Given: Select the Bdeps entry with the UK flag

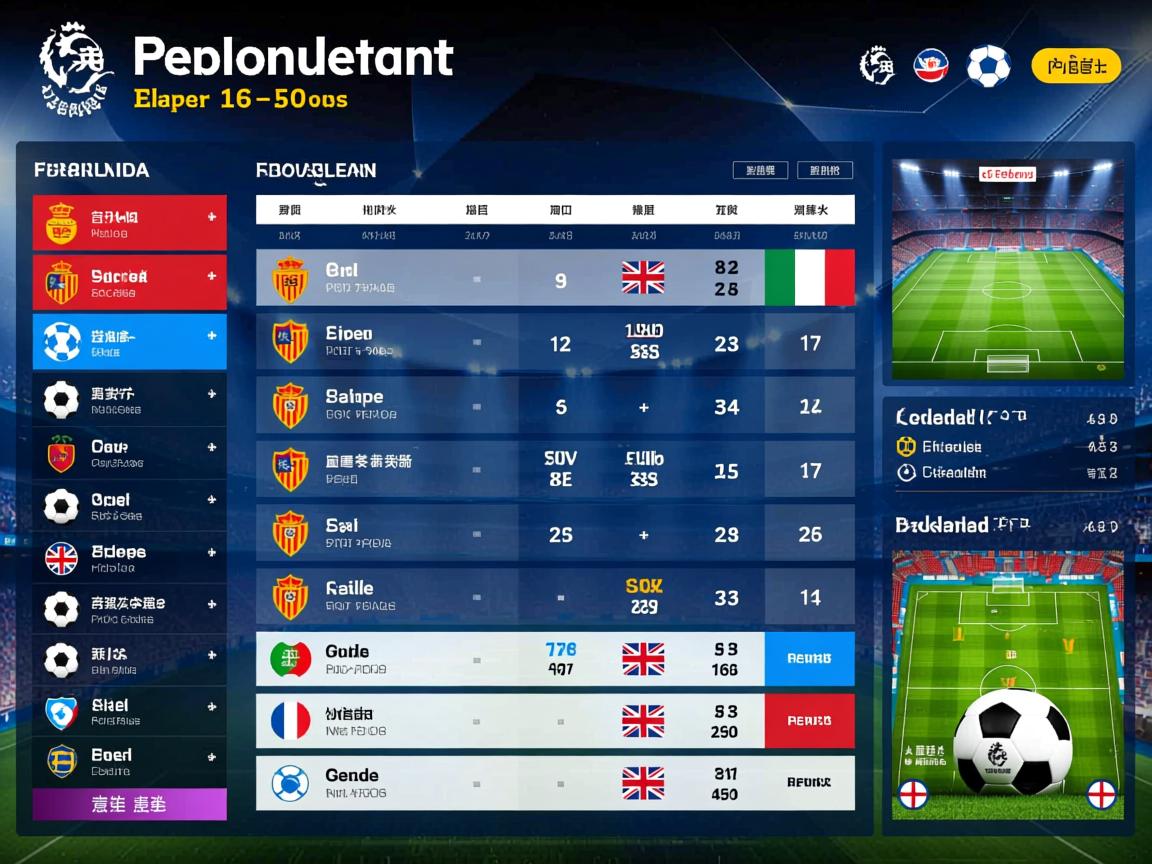Looking at the screenshot, I should (130, 558).
